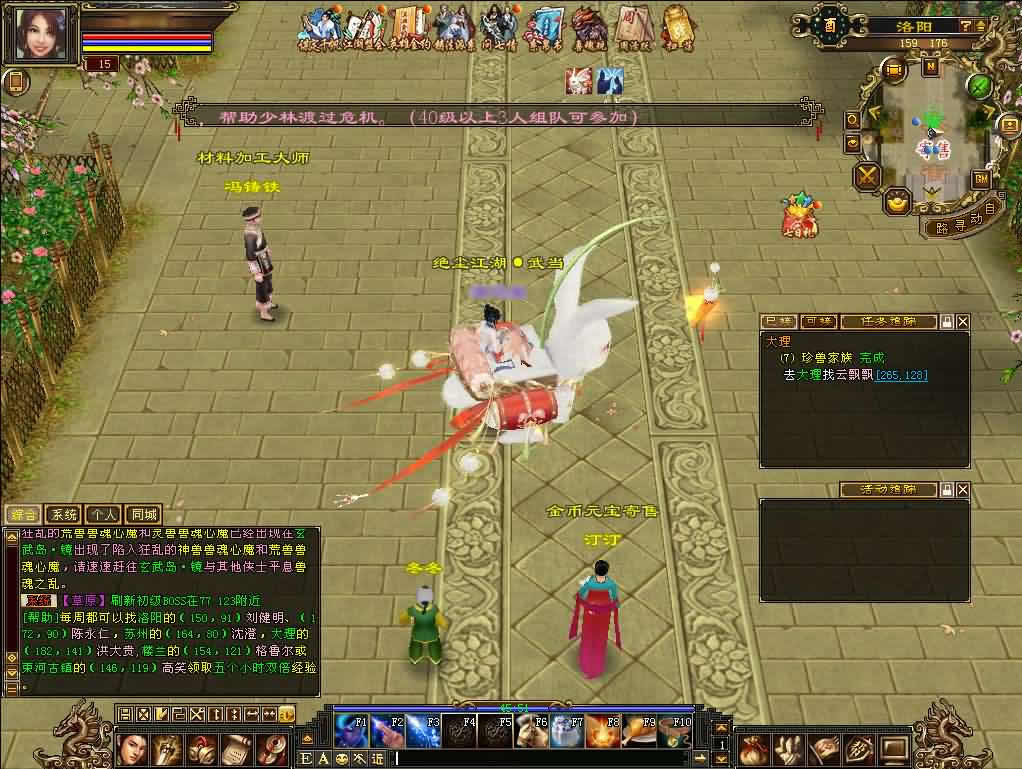The width and height of the screenshot is (1022, 769).
Task: Open the gold ingot shop icon
Action: [899, 201]
